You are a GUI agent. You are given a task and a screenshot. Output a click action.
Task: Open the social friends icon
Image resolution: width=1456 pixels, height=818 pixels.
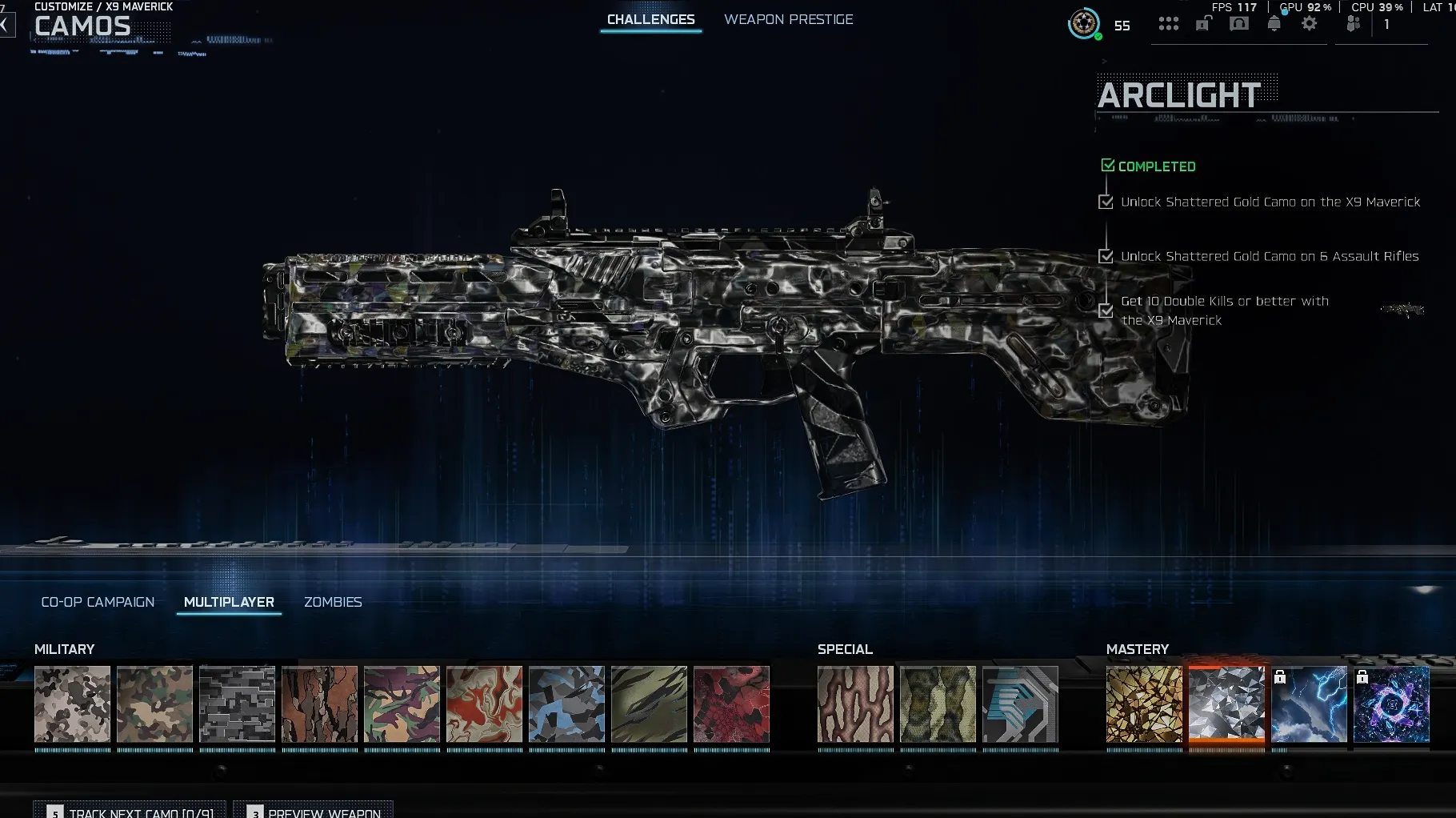pyautogui.click(x=1354, y=24)
